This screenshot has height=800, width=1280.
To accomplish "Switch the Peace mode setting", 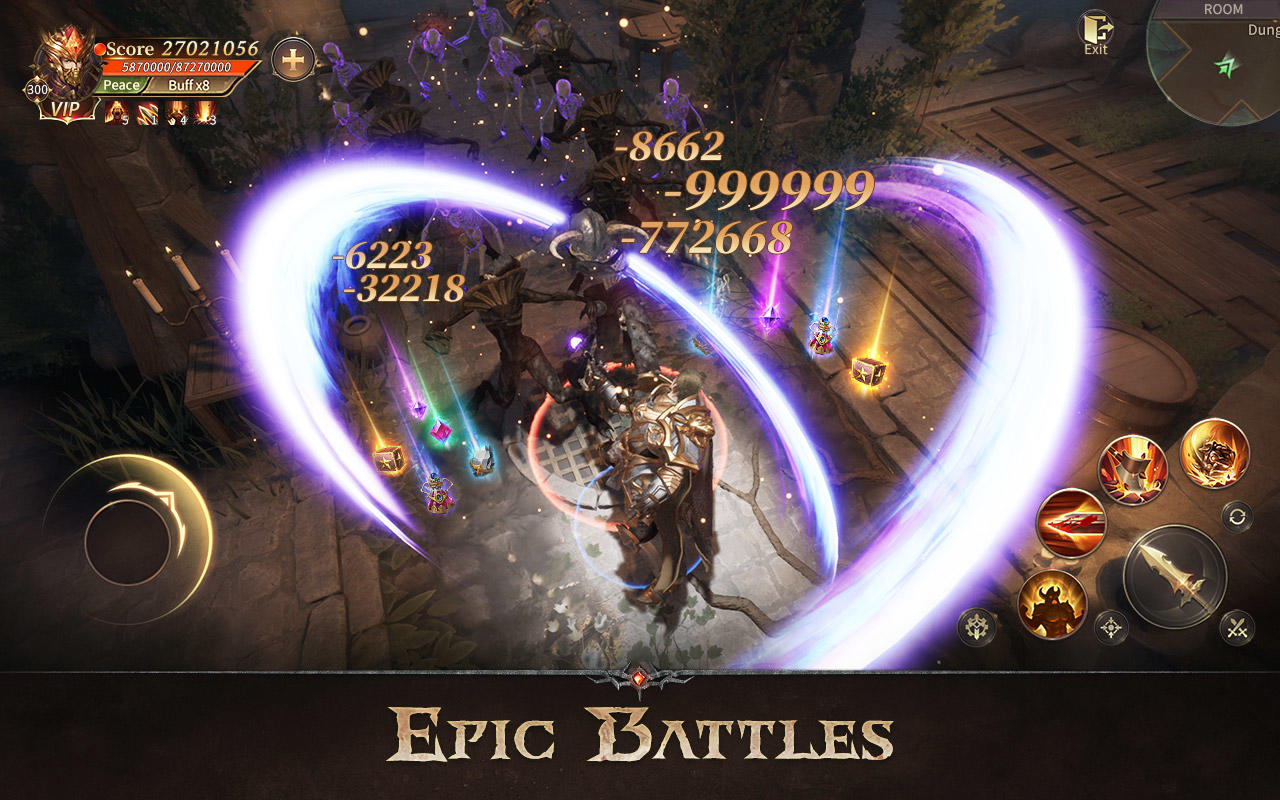I will click(121, 85).
